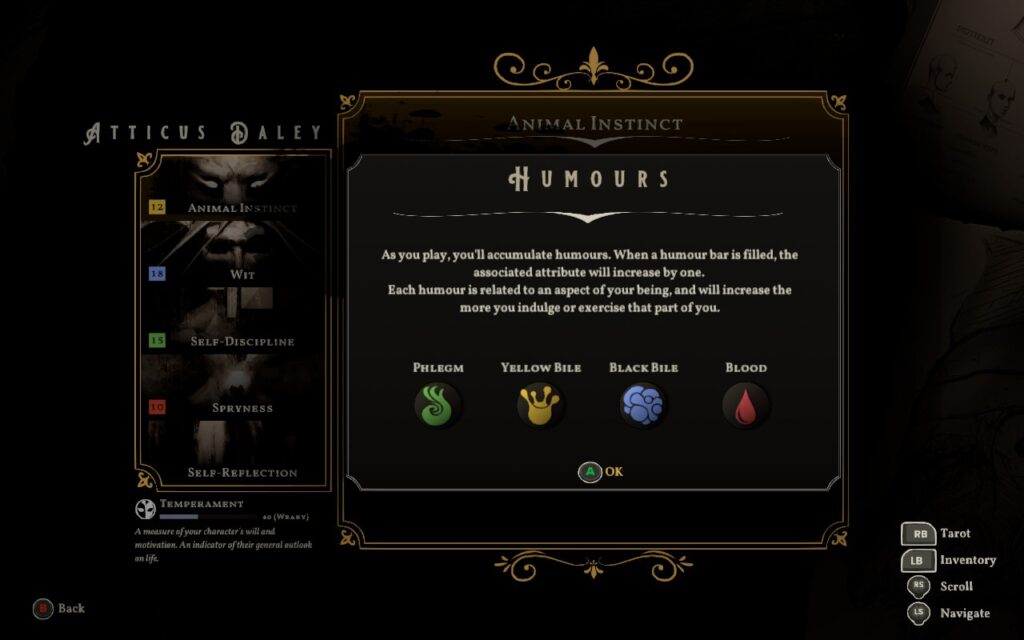Select the Spryness attribute row
Viewport: 1024px width, 640px height.
241,408
